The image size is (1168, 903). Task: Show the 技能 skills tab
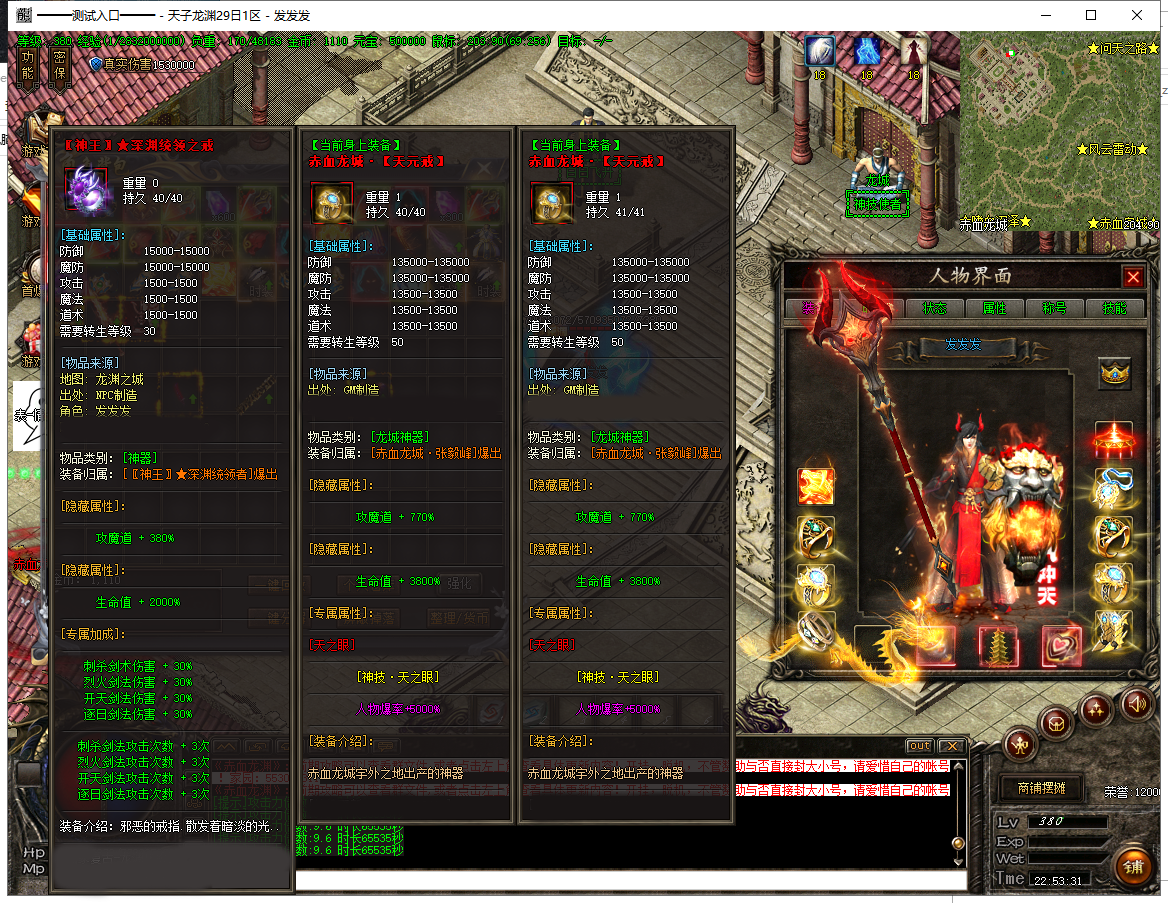(x=1113, y=308)
